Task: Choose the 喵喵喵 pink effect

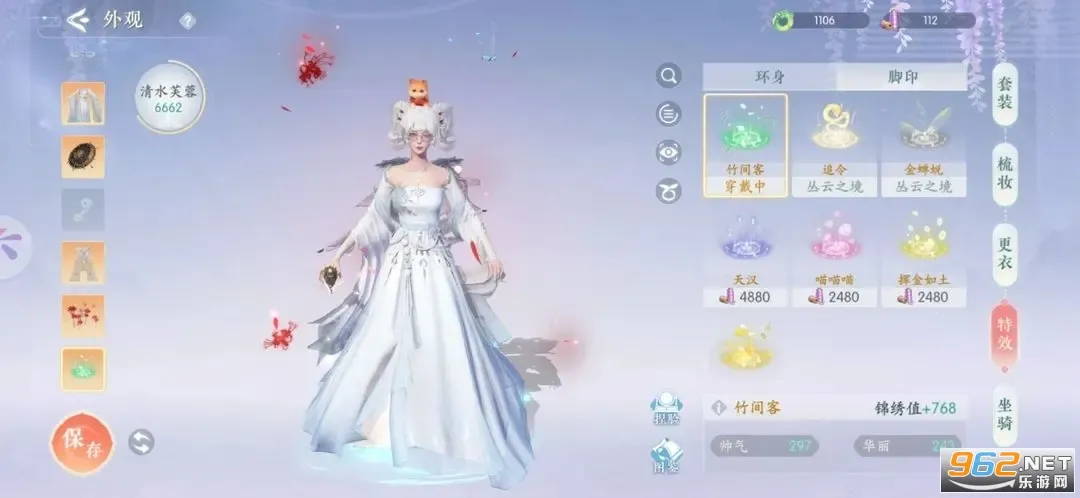Action: 834,256
